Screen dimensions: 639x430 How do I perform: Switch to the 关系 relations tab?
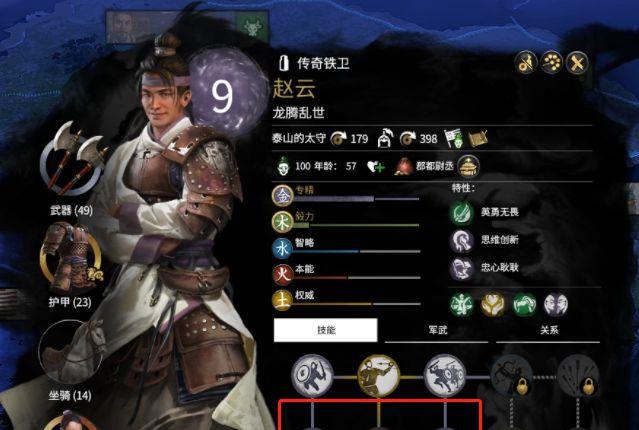tap(548, 330)
